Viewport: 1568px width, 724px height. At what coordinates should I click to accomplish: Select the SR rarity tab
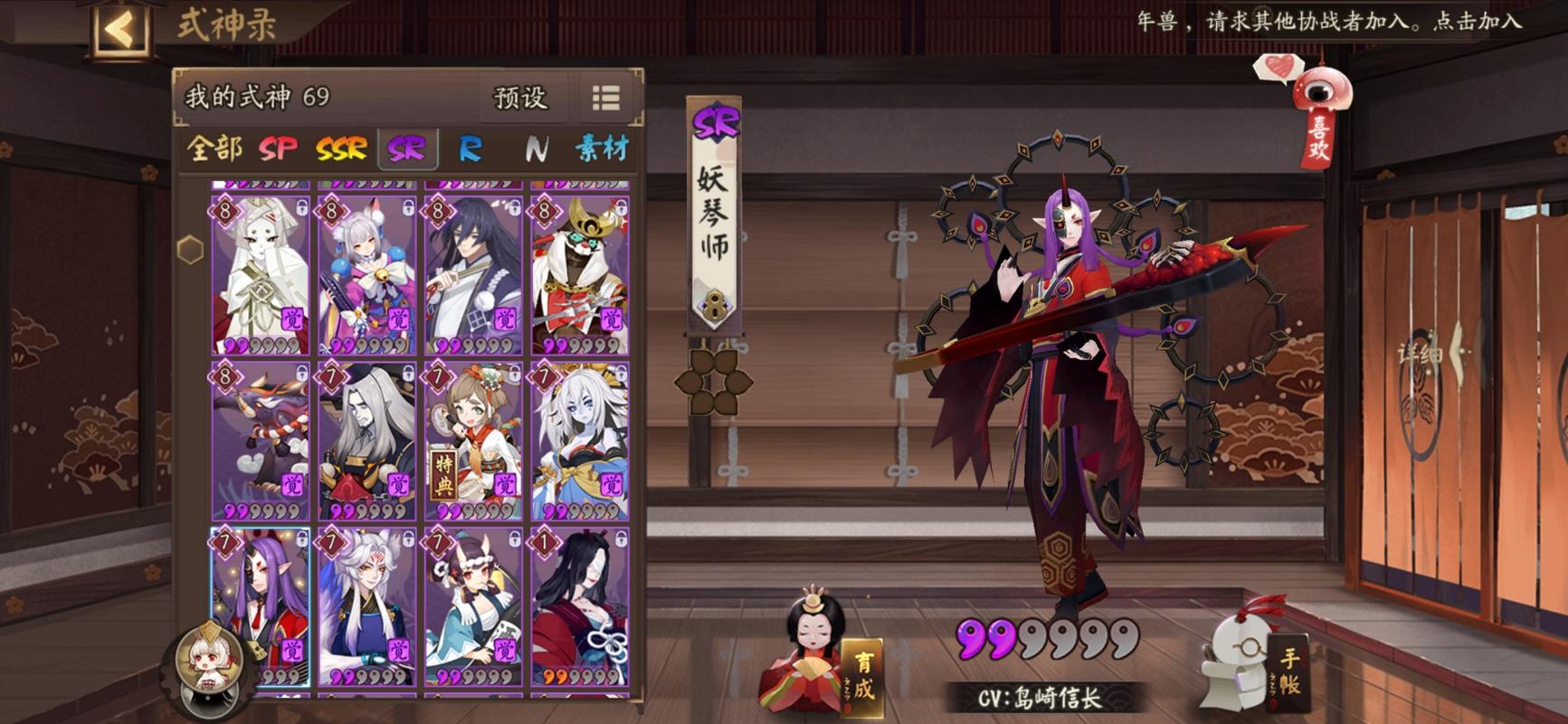tap(406, 148)
